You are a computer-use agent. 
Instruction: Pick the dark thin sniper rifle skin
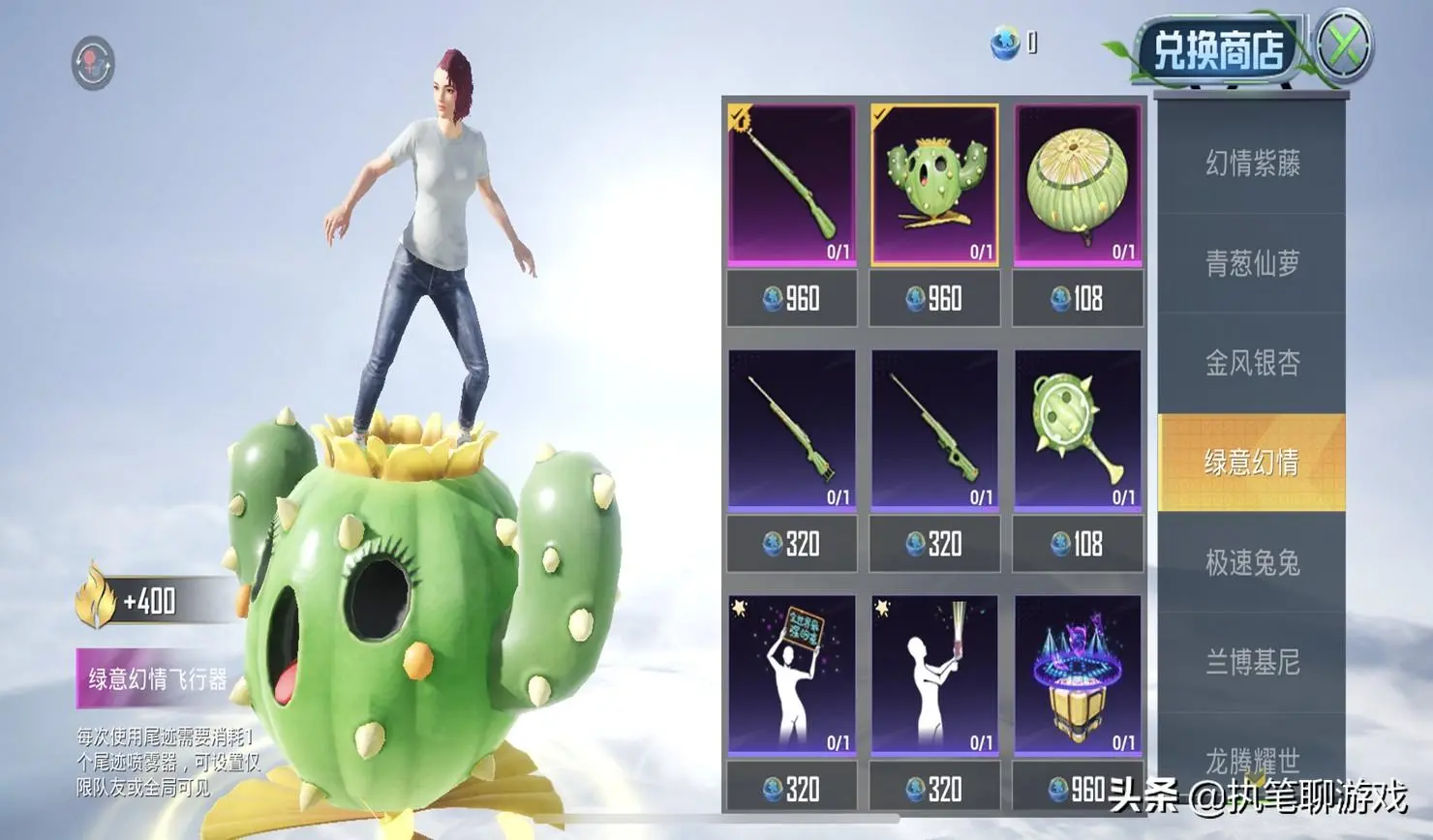(934, 430)
